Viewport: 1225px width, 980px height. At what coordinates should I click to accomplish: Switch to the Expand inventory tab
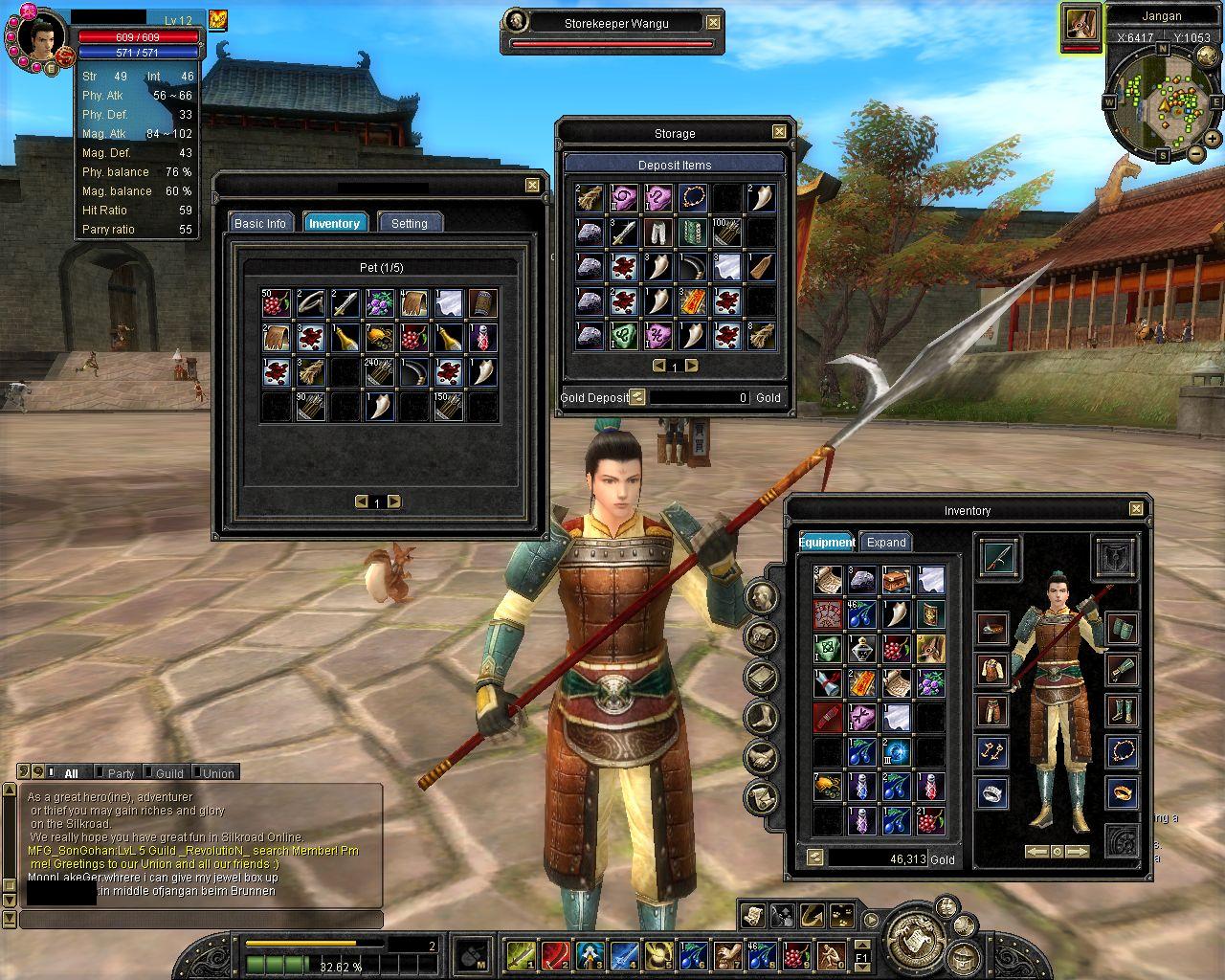(886, 542)
